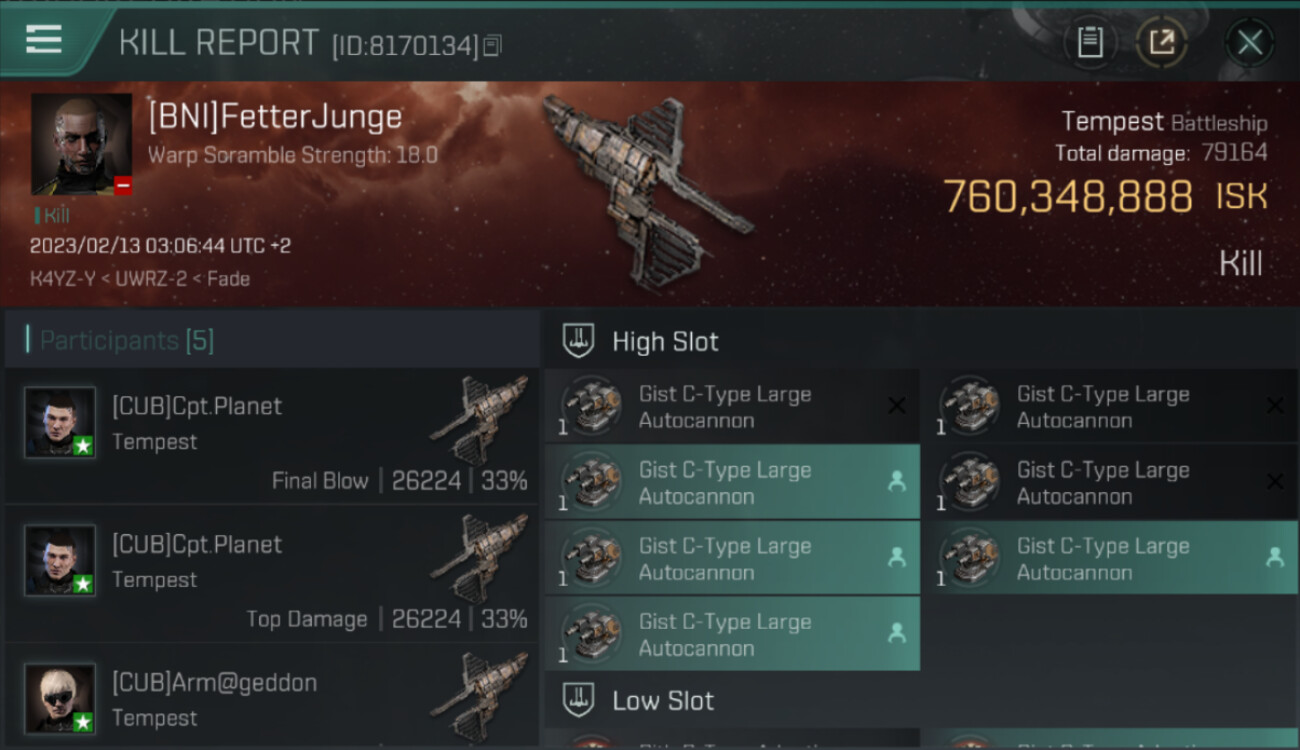Select Cpt.Planet's Final Blow participant entry
The height and width of the screenshot is (750, 1300).
coord(272,437)
